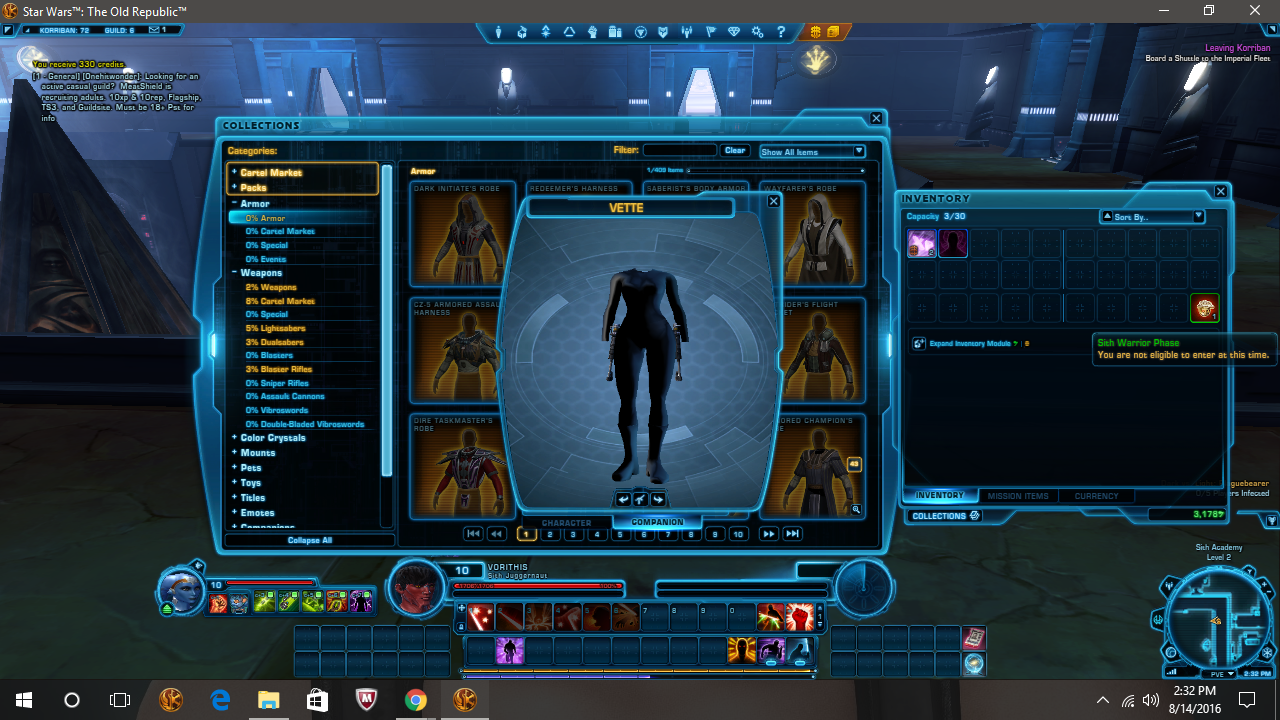Open Google Chrome from the taskbar
The height and width of the screenshot is (720, 1280).
tap(416, 699)
